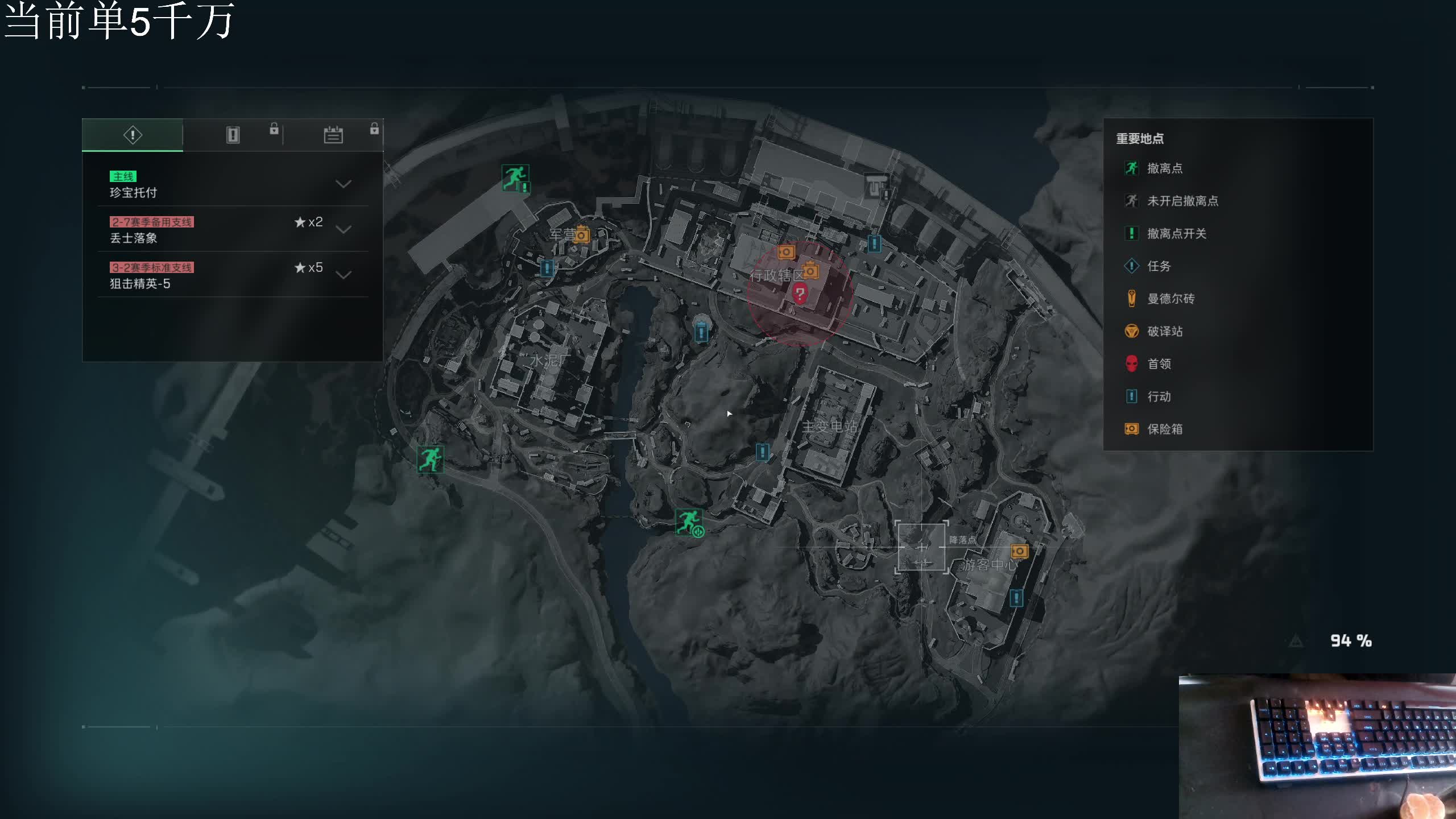Click the 撤离点开关 legend entry
Screen dimensions: 1456x819
[x=1176, y=234]
